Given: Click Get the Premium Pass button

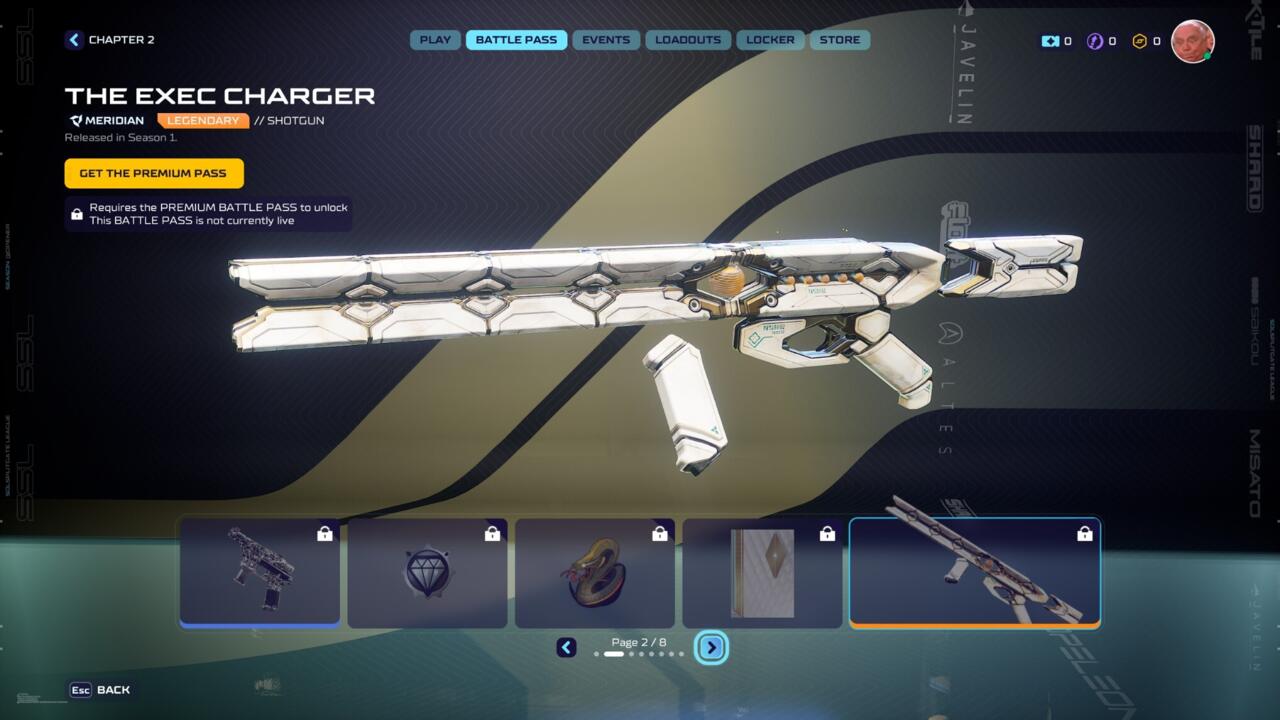Looking at the screenshot, I should (x=154, y=173).
